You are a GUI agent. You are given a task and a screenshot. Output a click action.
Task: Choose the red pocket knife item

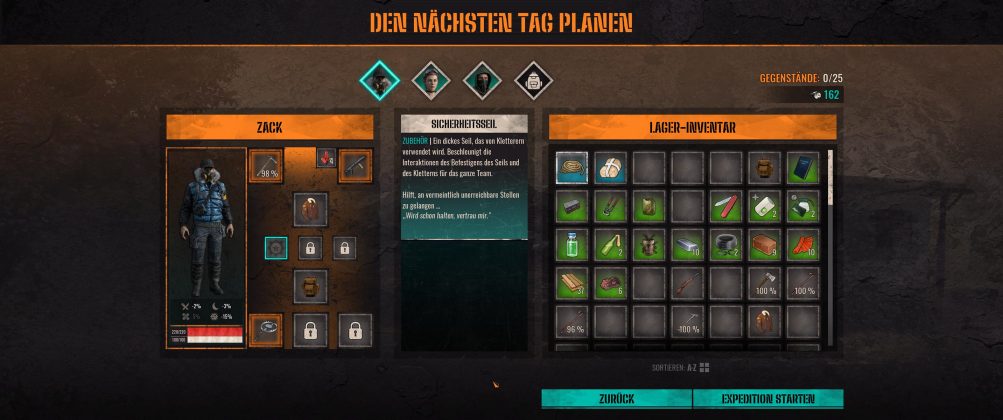coord(726,206)
